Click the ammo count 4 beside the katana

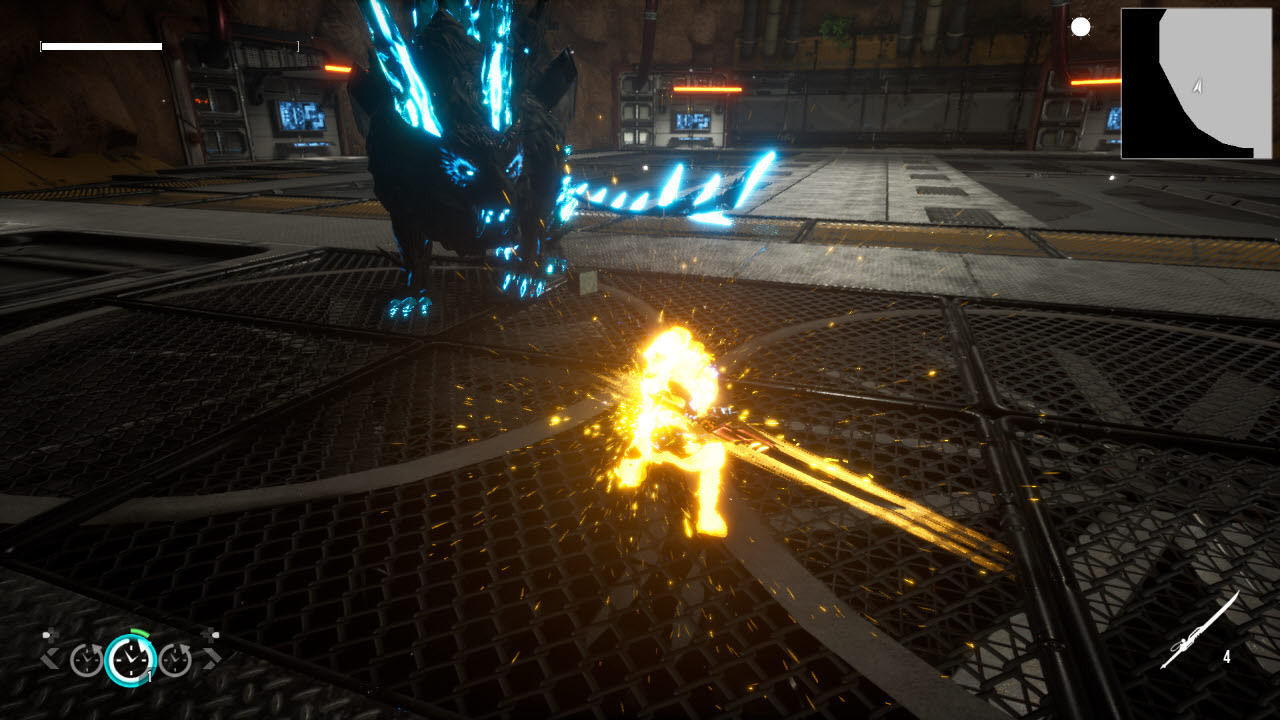pos(1228,657)
